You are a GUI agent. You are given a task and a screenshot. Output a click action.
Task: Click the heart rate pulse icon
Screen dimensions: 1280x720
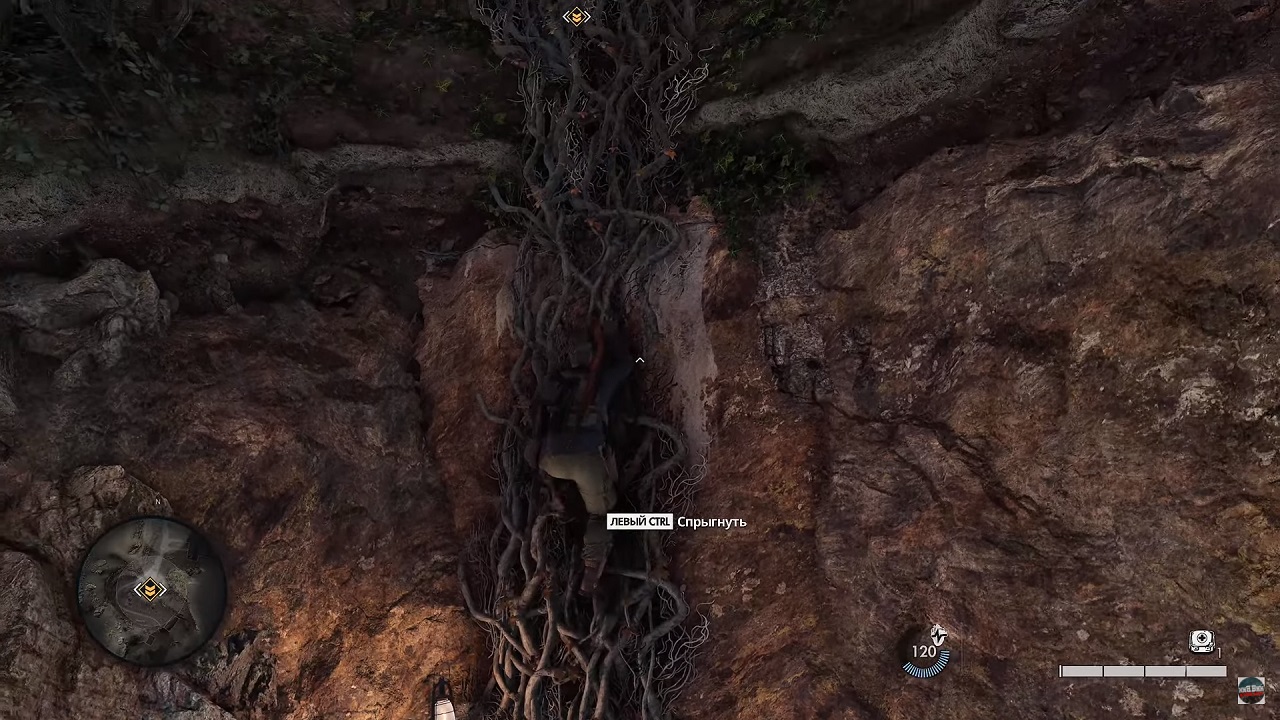click(937, 634)
